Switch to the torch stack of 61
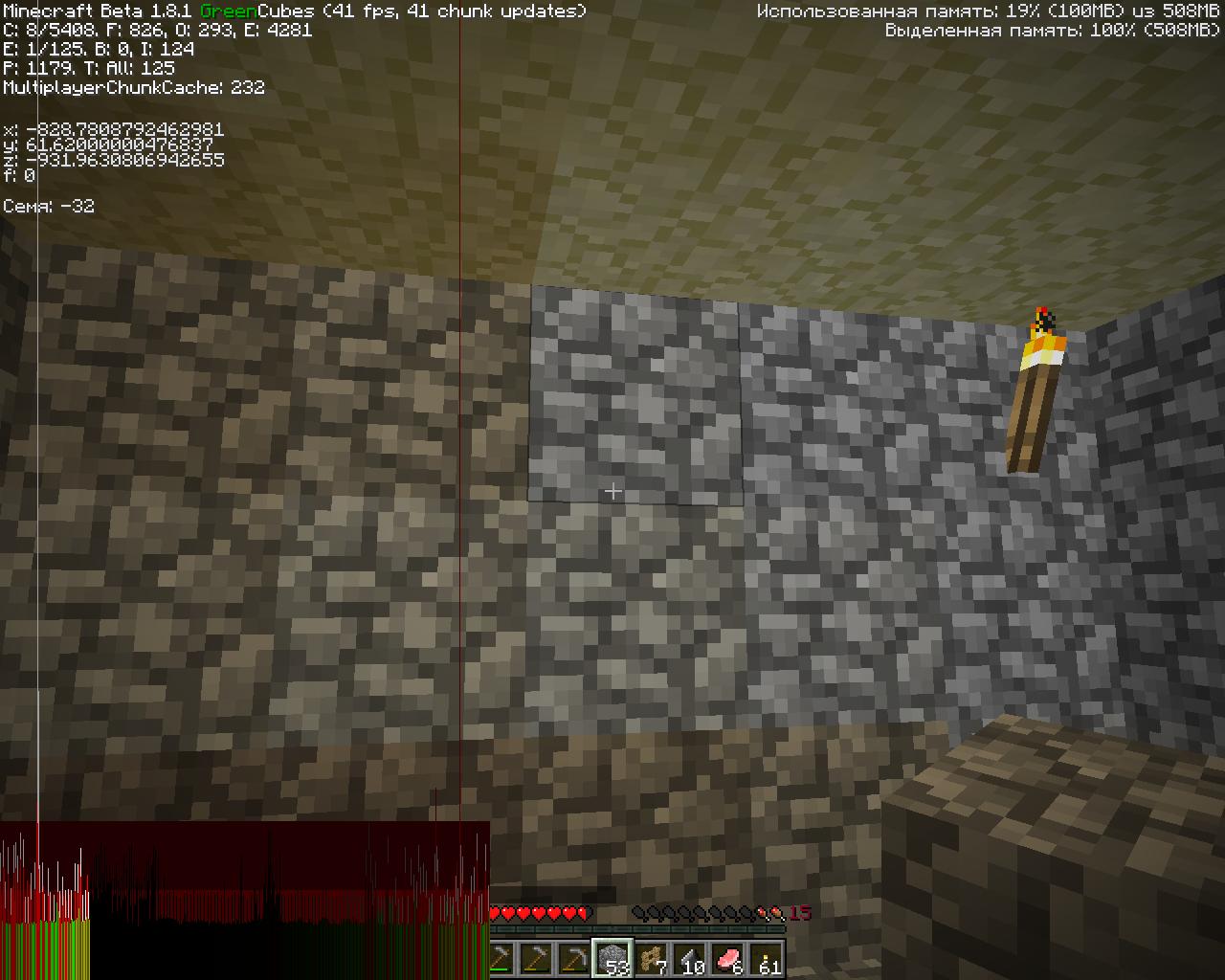 [767, 958]
